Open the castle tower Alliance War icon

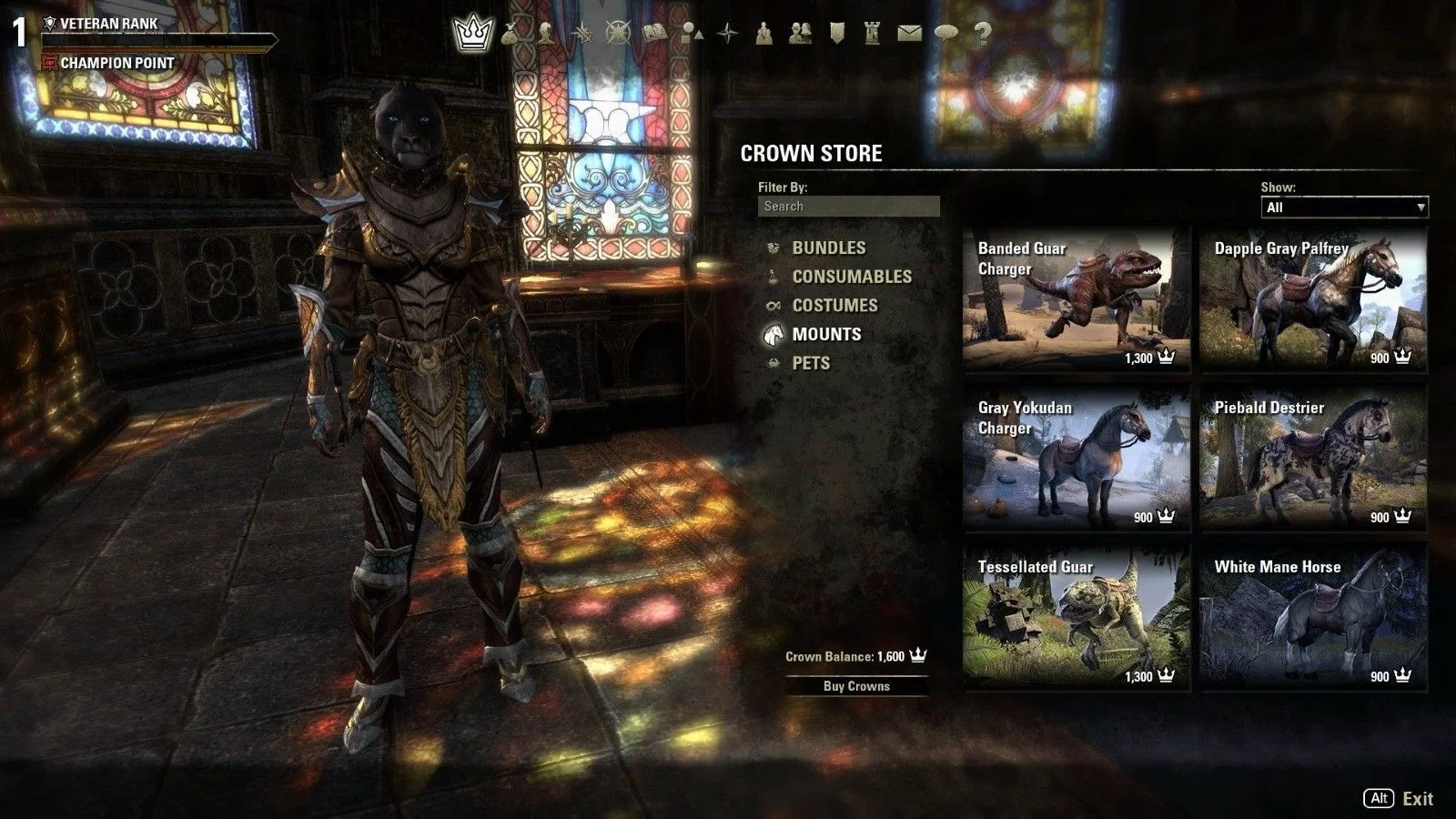point(874,34)
